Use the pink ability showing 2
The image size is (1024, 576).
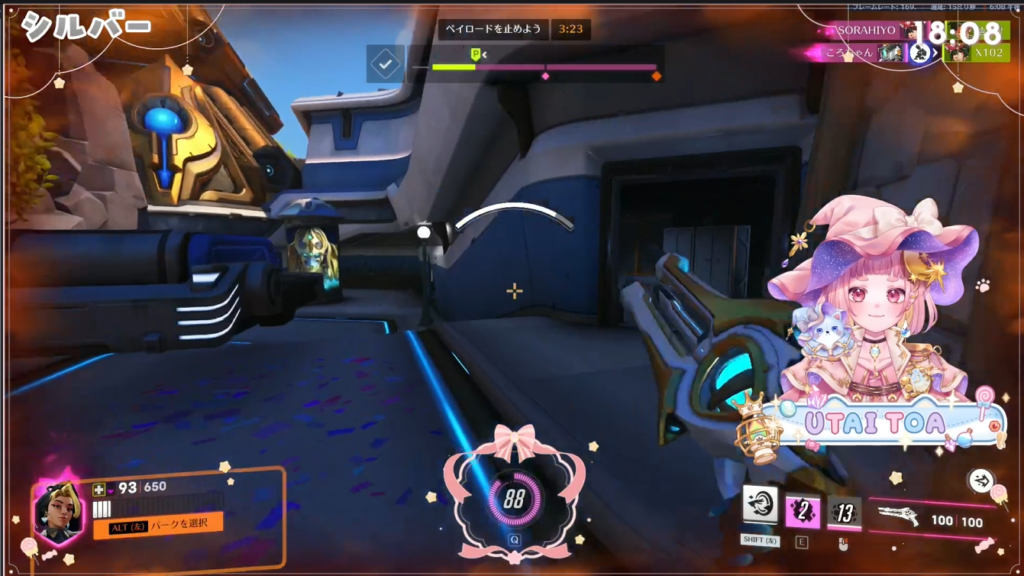coord(802,513)
